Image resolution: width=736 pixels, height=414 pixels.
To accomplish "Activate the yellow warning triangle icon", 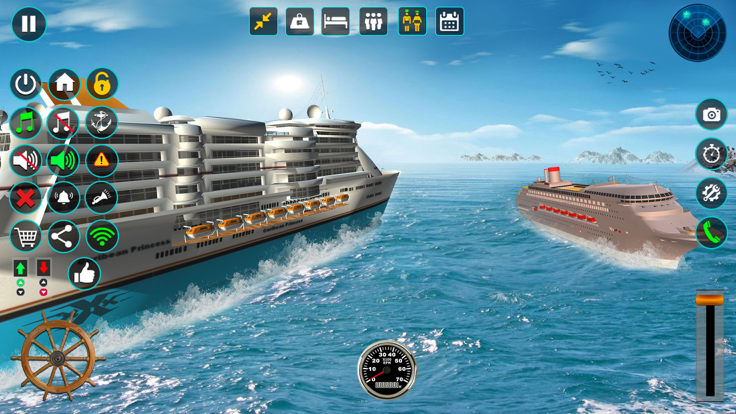I will point(102,160).
